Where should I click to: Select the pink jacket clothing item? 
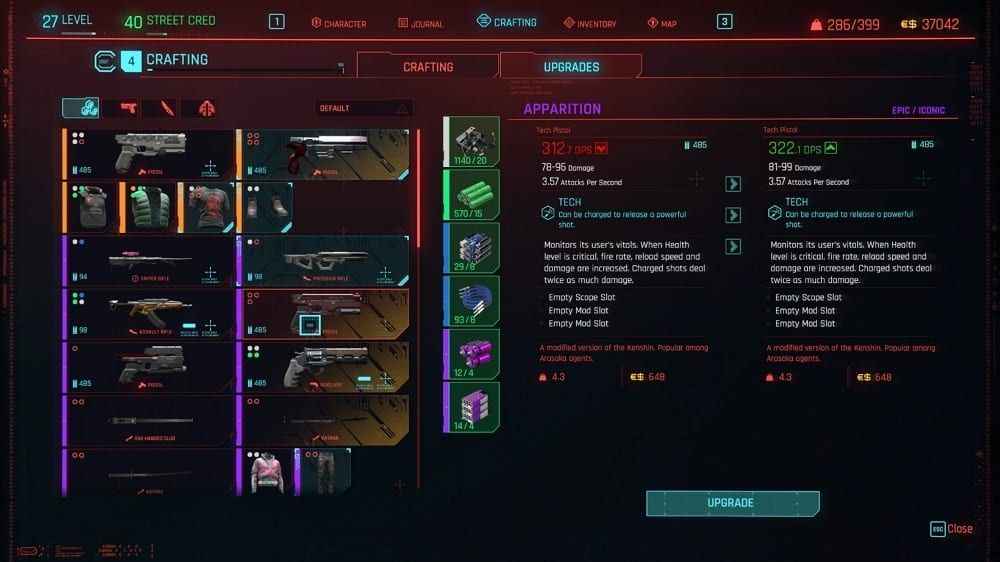[x=267, y=471]
